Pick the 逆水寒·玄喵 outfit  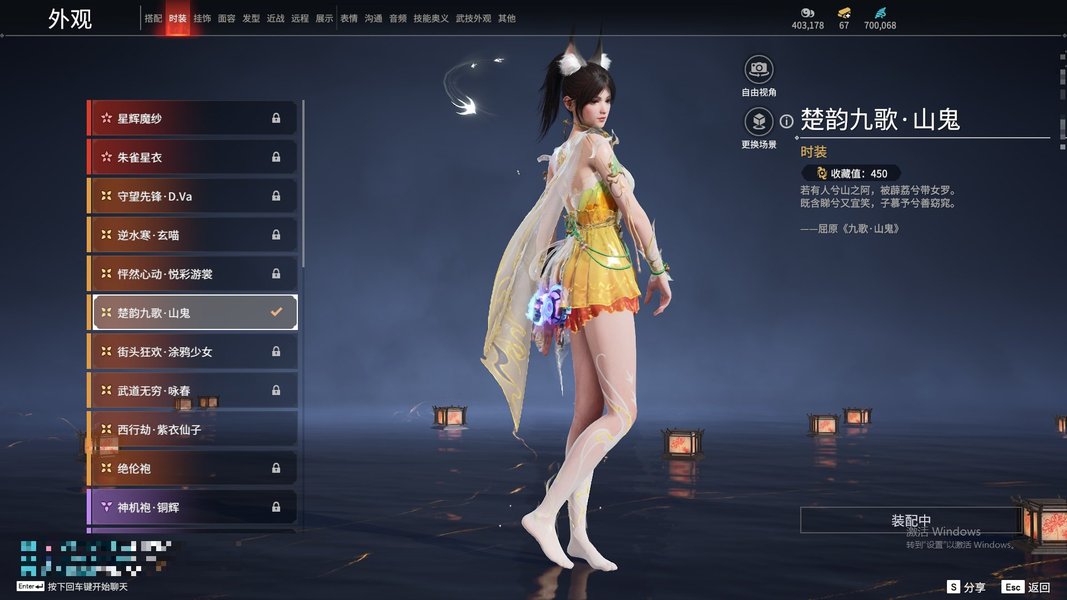click(192, 235)
